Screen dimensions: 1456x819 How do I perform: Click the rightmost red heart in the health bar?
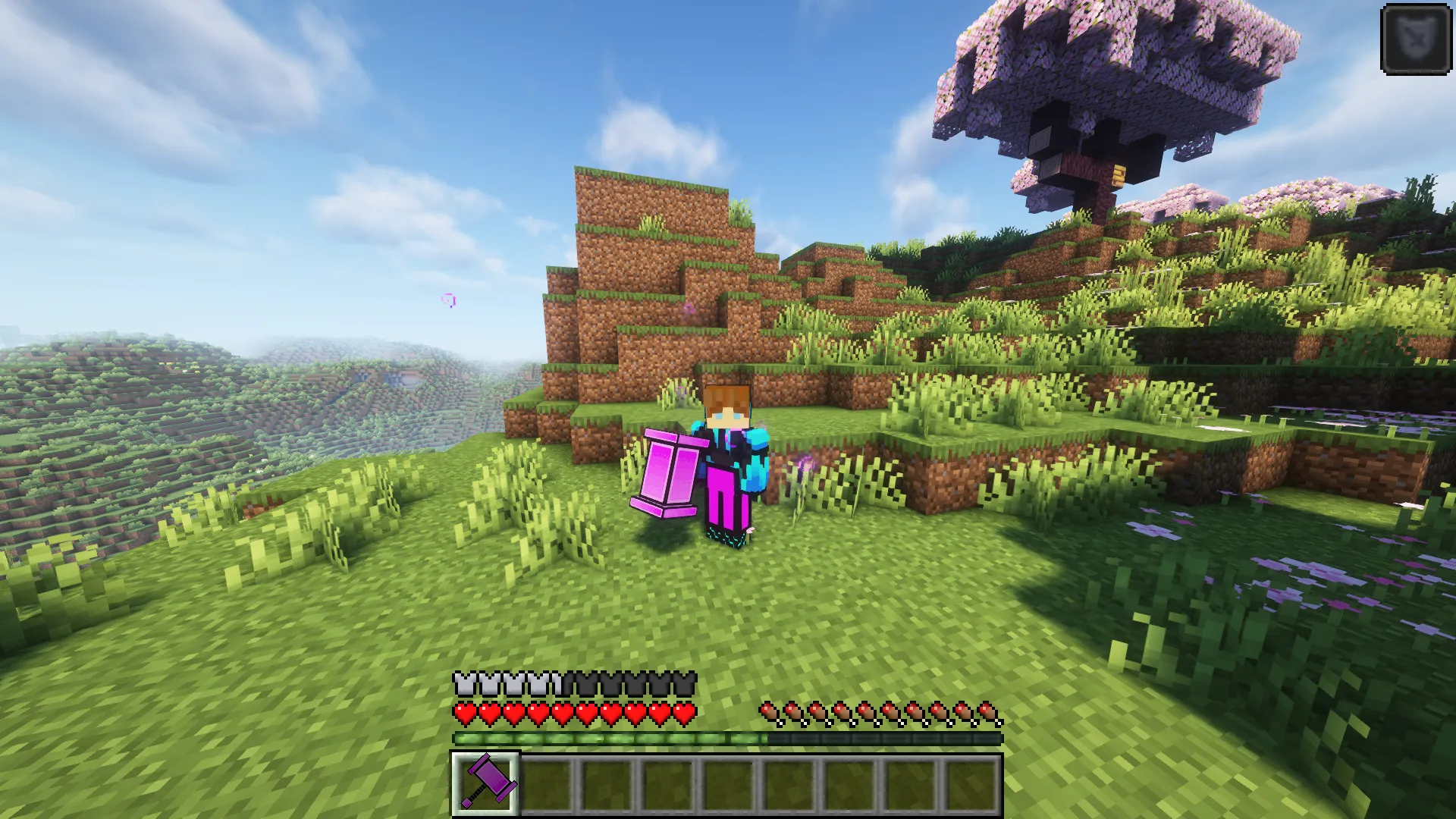click(686, 714)
